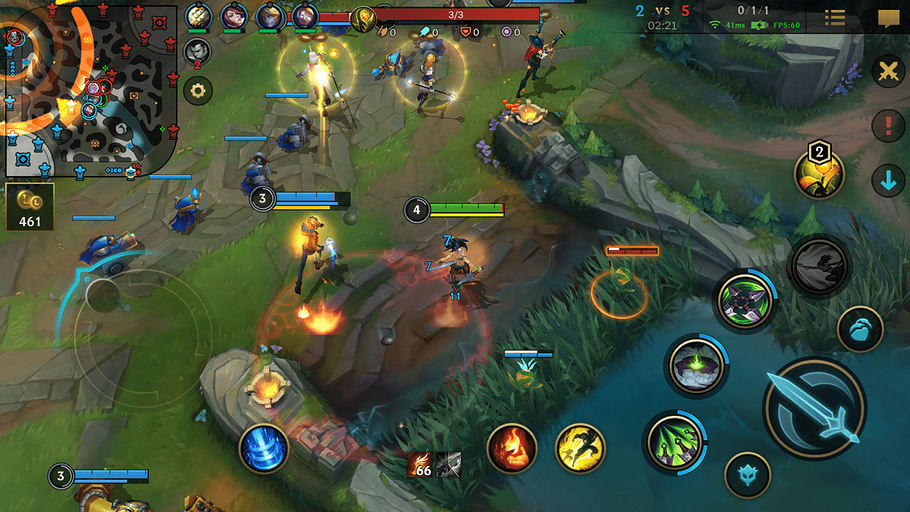Image resolution: width=910 pixels, height=512 pixels.
Task: Send the red exclamation danger ping
Action: pos(887,126)
